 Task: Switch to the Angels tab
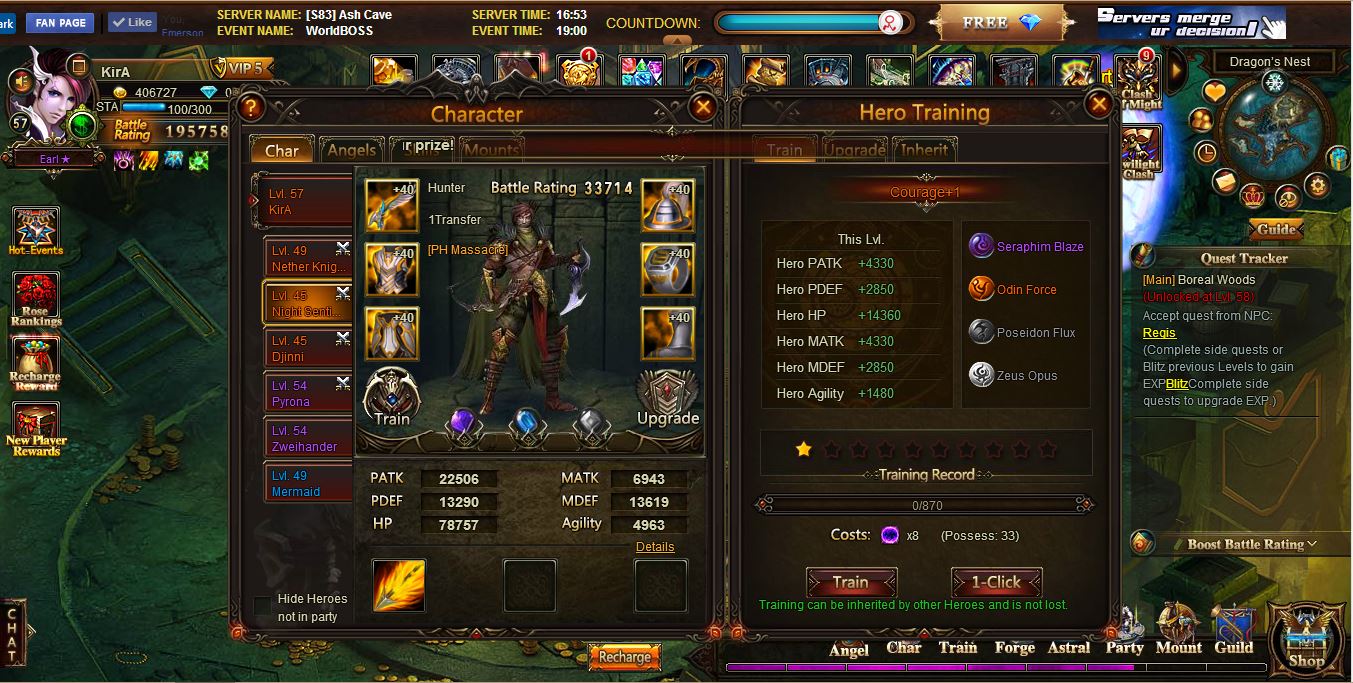pyautogui.click(x=351, y=150)
